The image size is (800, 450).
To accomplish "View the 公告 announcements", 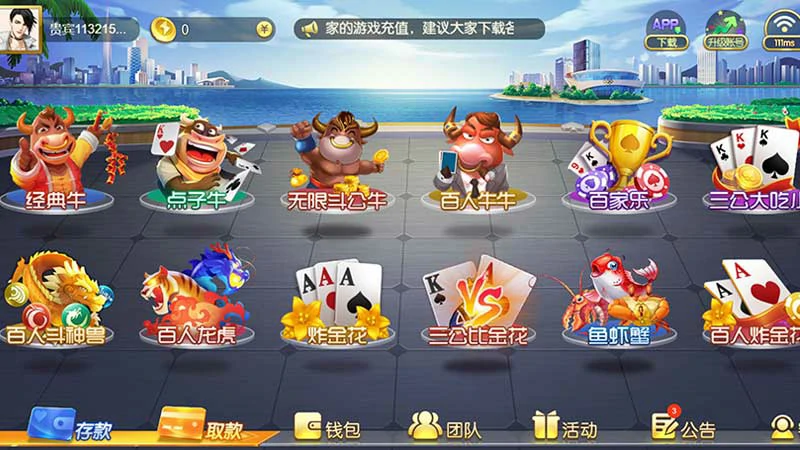I will tap(684, 428).
